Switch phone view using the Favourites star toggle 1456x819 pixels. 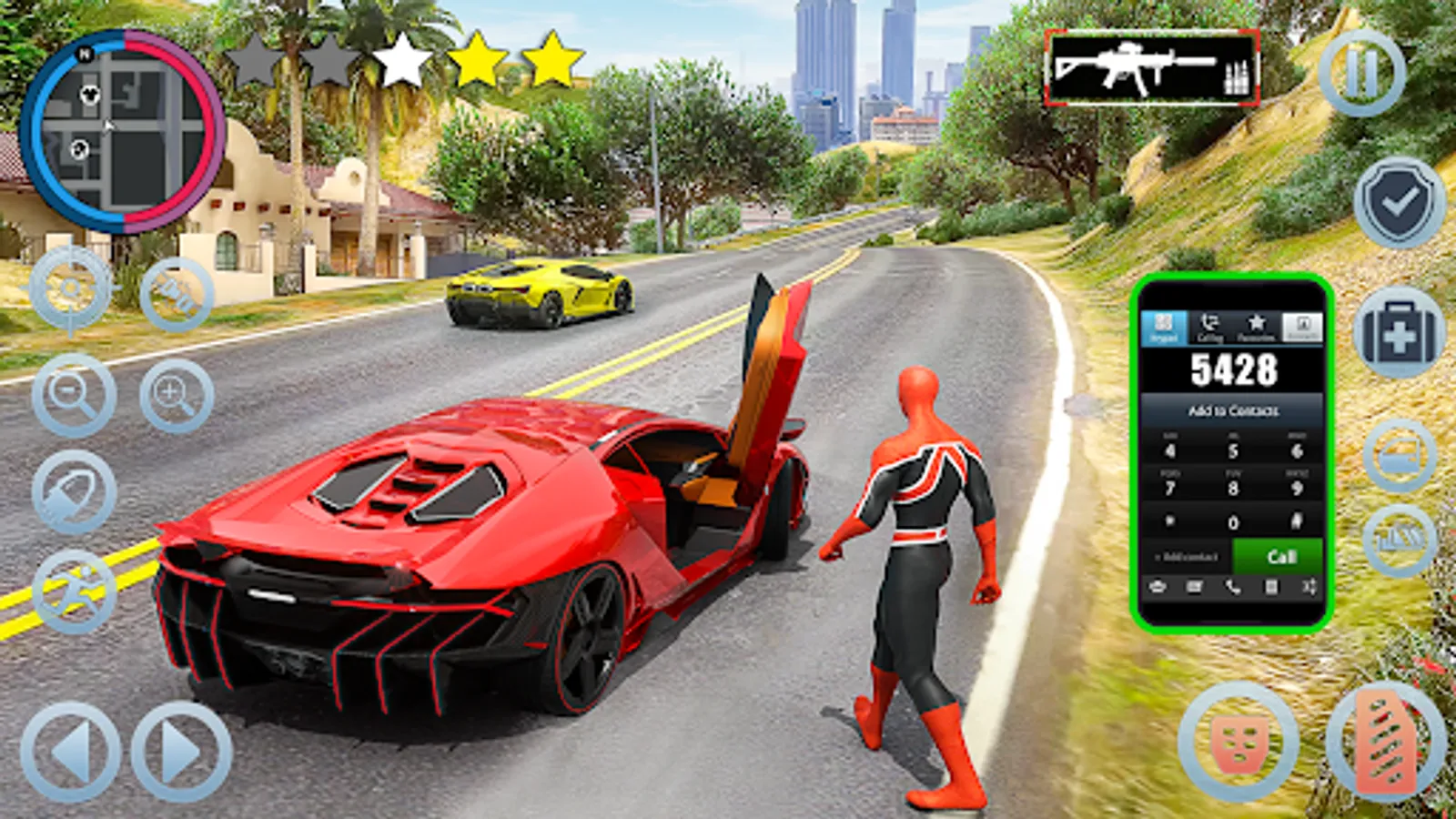pyautogui.click(x=1258, y=326)
